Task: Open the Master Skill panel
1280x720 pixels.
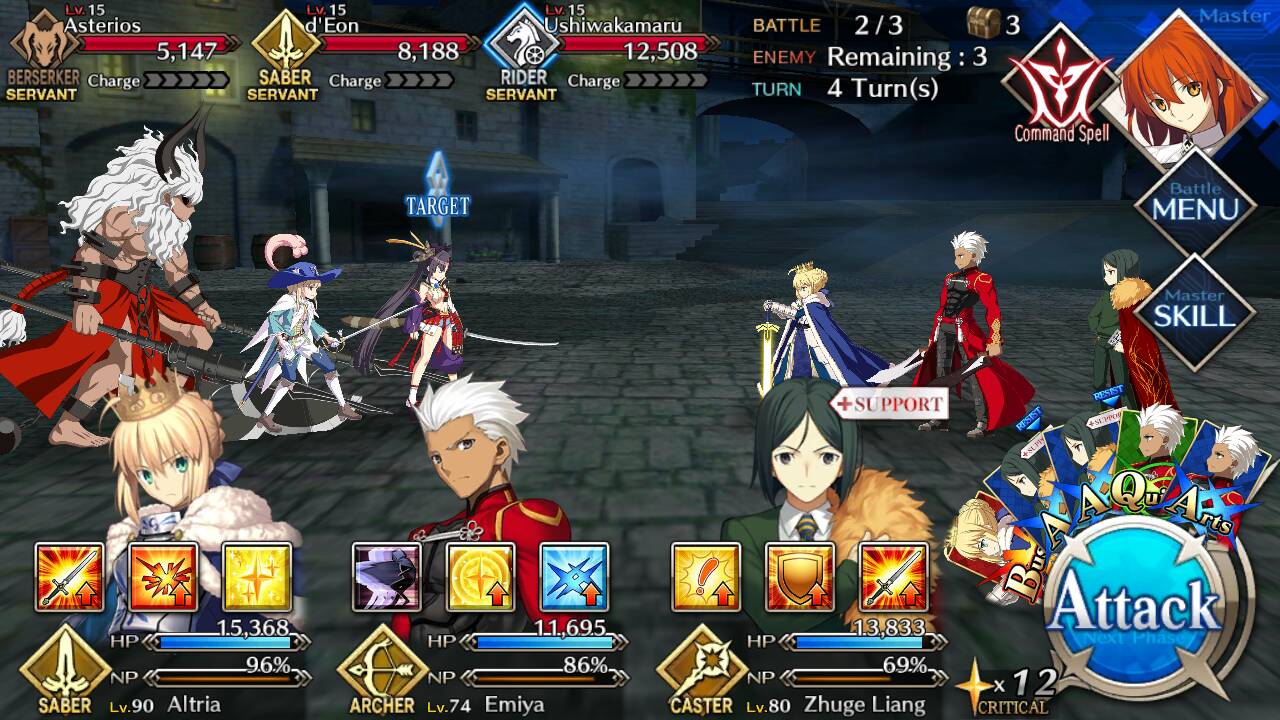Action: coord(1195,310)
